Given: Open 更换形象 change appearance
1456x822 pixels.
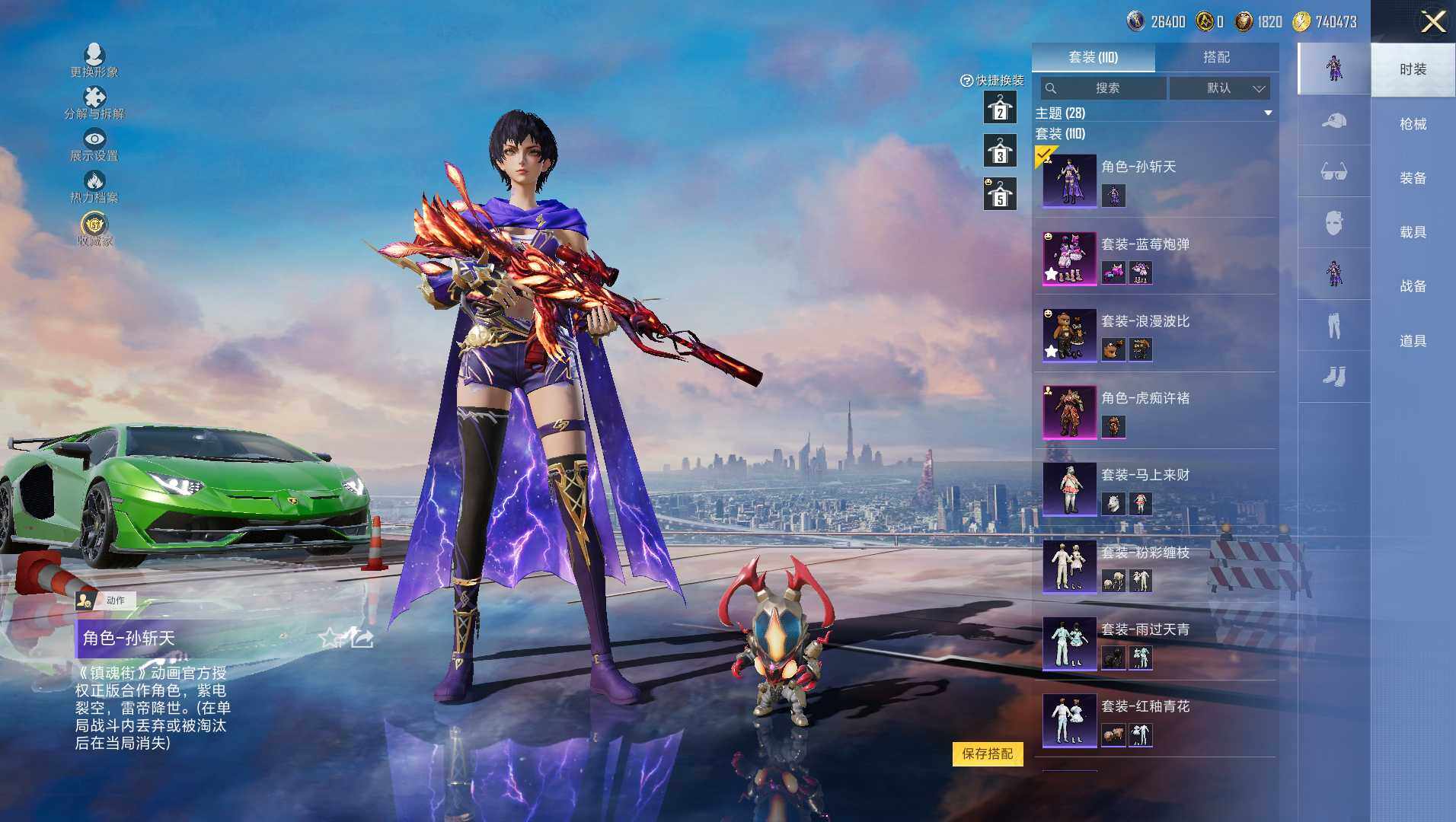Looking at the screenshot, I should 94,60.
